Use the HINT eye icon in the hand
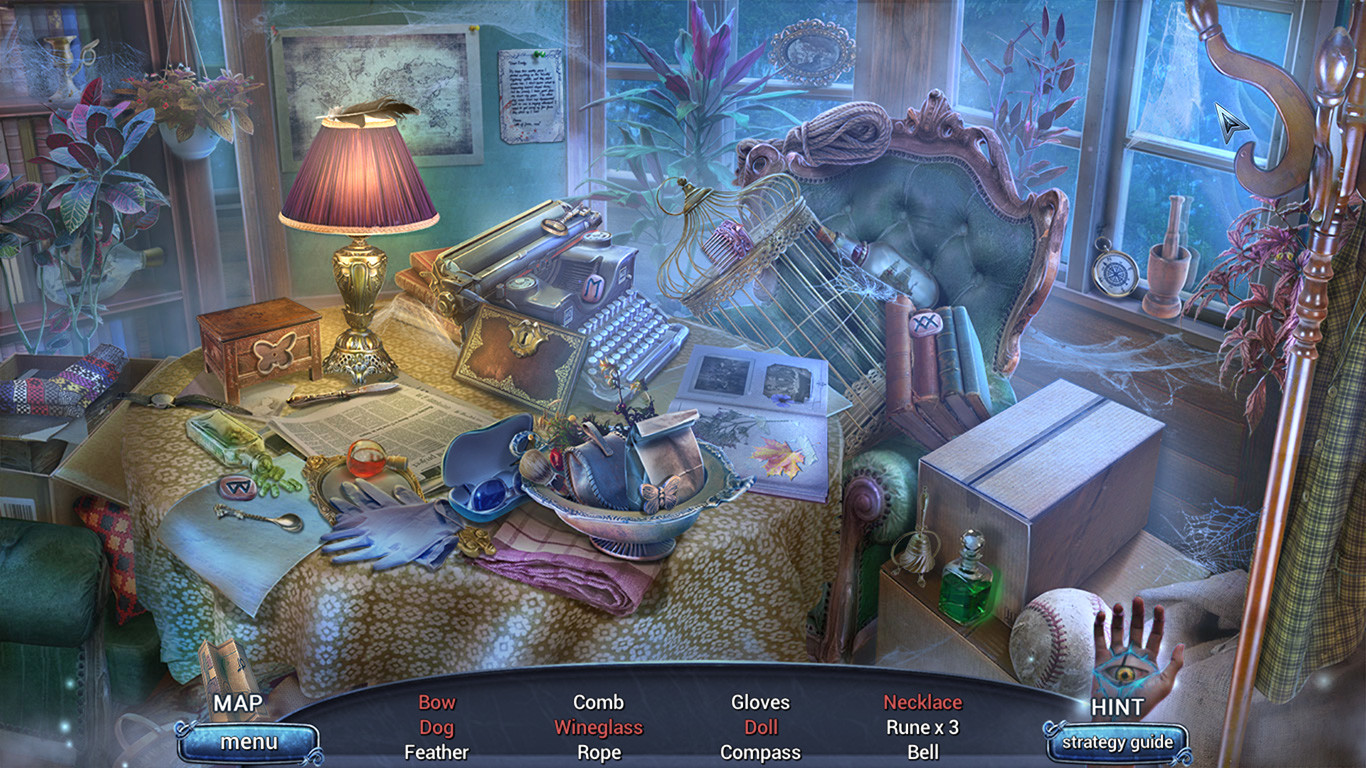Viewport: 1366px width, 768px height. tap(1122, 674)
